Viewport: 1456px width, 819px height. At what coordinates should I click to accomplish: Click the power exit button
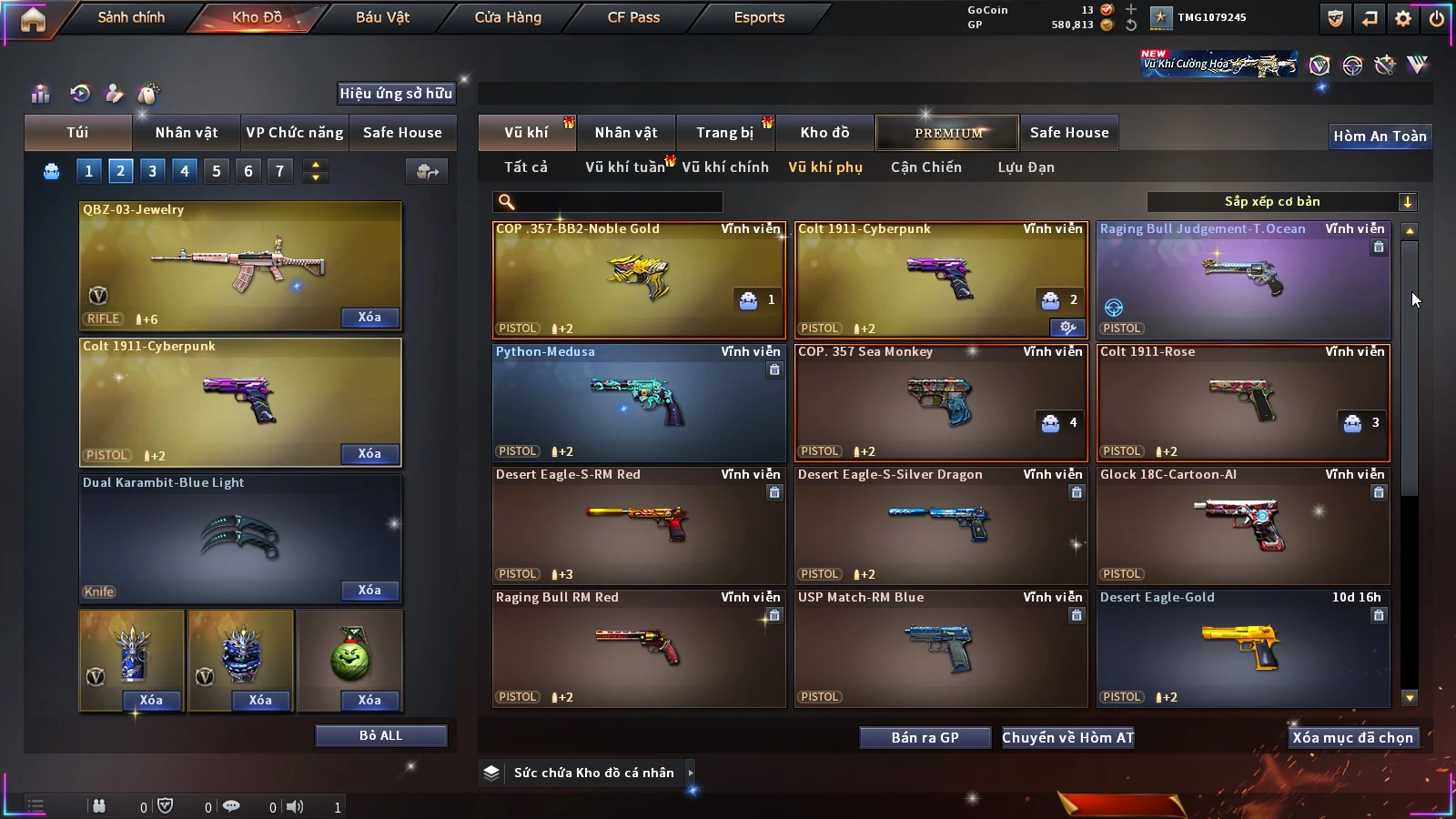pos(1437,18)
